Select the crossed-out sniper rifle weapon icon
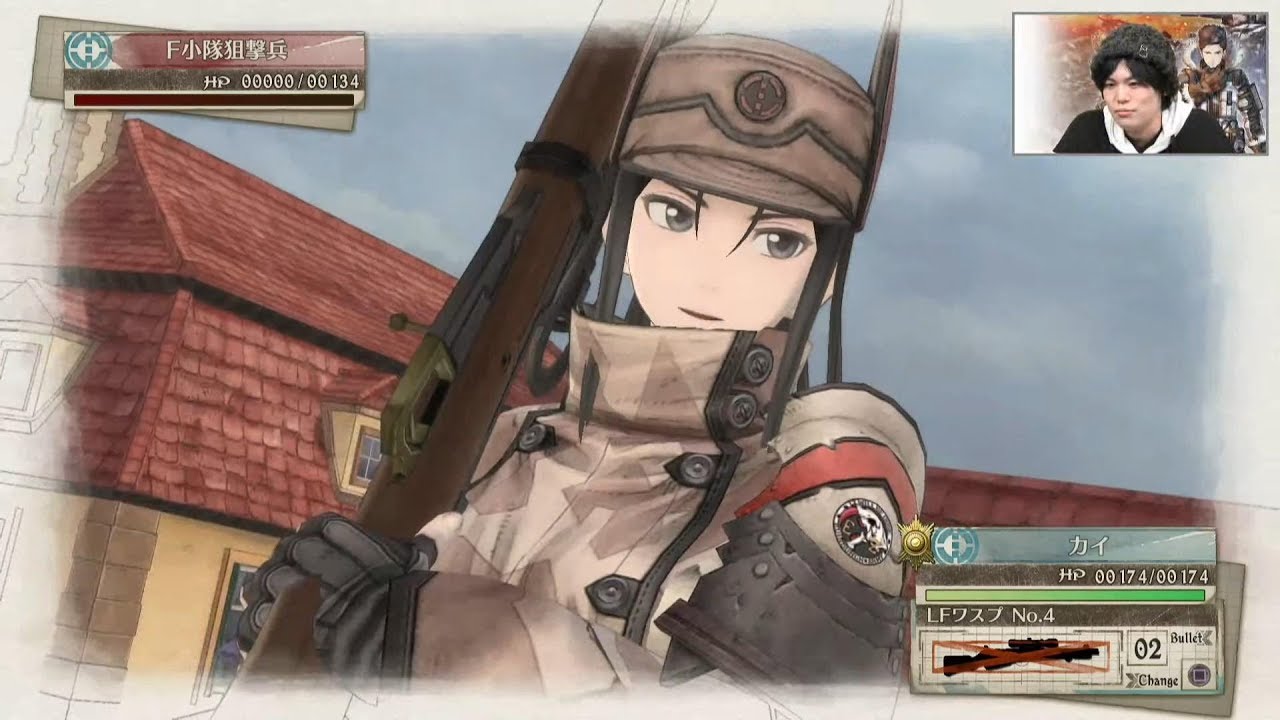This screenshot has height=720, width=1280. coord(1019,655)
